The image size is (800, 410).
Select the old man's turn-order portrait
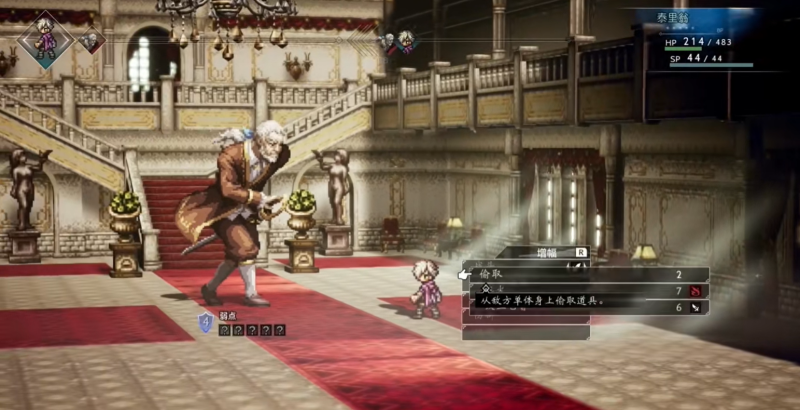pyautogui.click(x=91, y=41)
